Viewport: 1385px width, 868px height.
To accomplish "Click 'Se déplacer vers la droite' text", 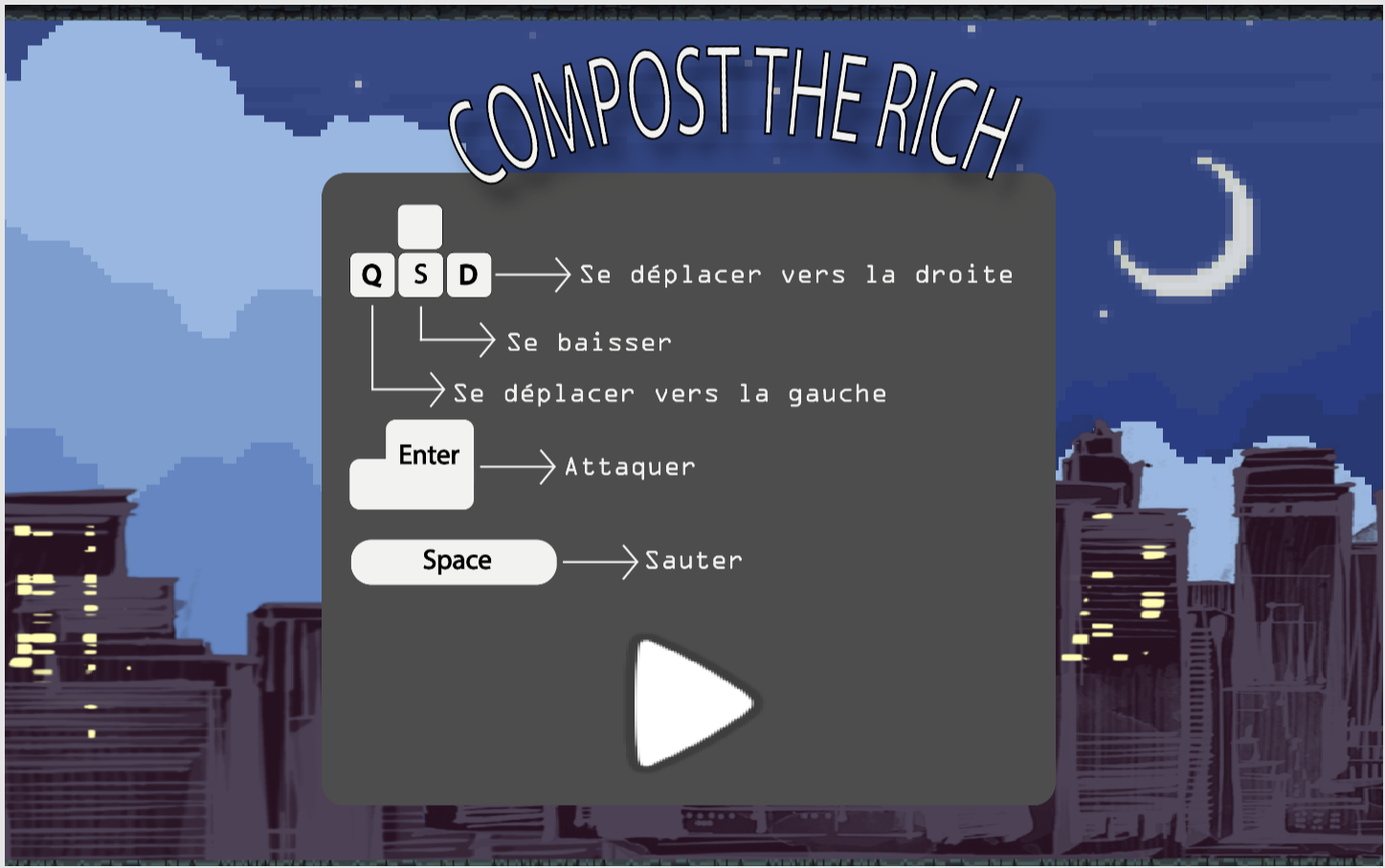I will click(796, 275).
